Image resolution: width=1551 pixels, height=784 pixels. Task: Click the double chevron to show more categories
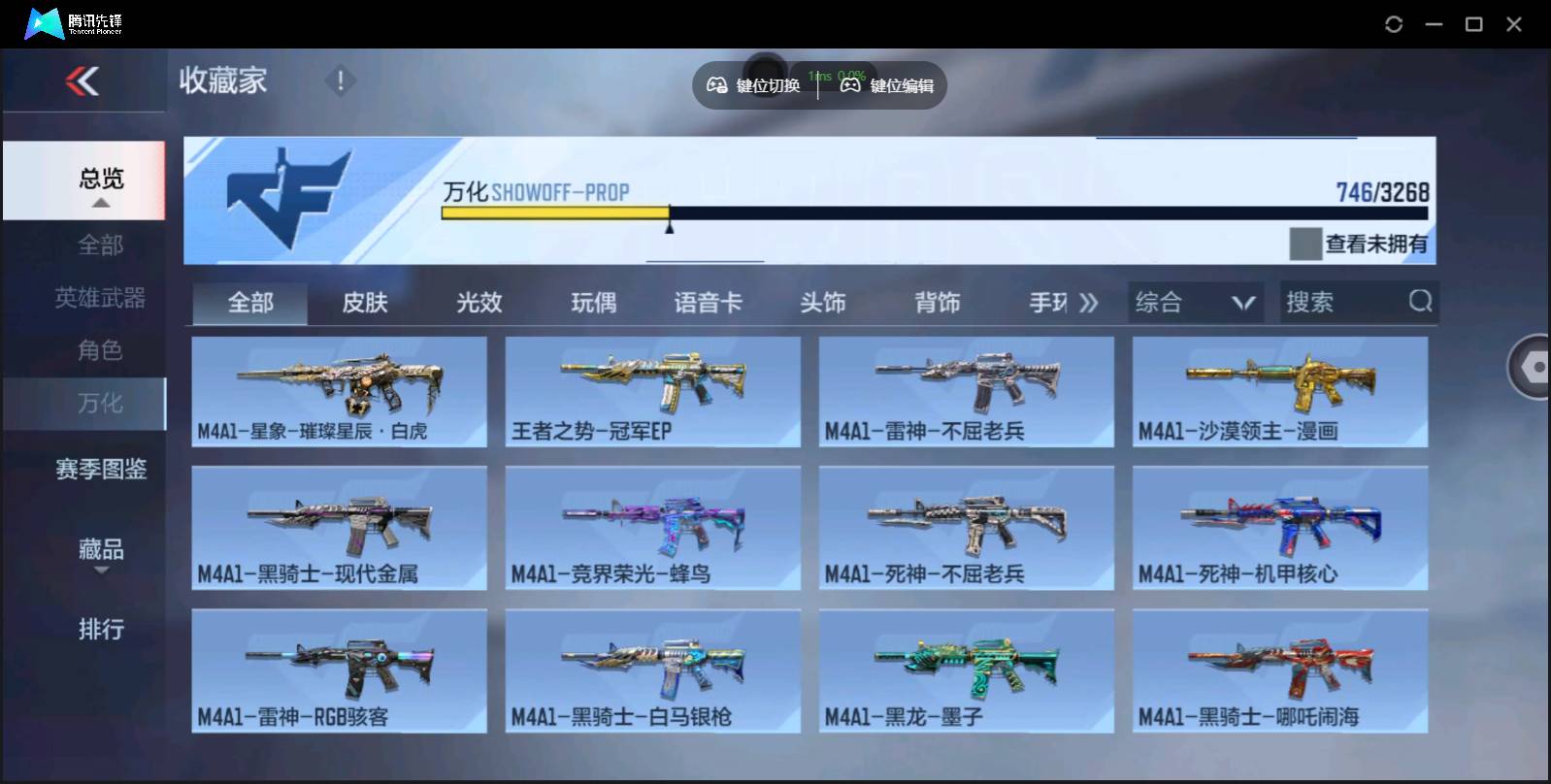pyautogui.click(x=1089, y=302)
